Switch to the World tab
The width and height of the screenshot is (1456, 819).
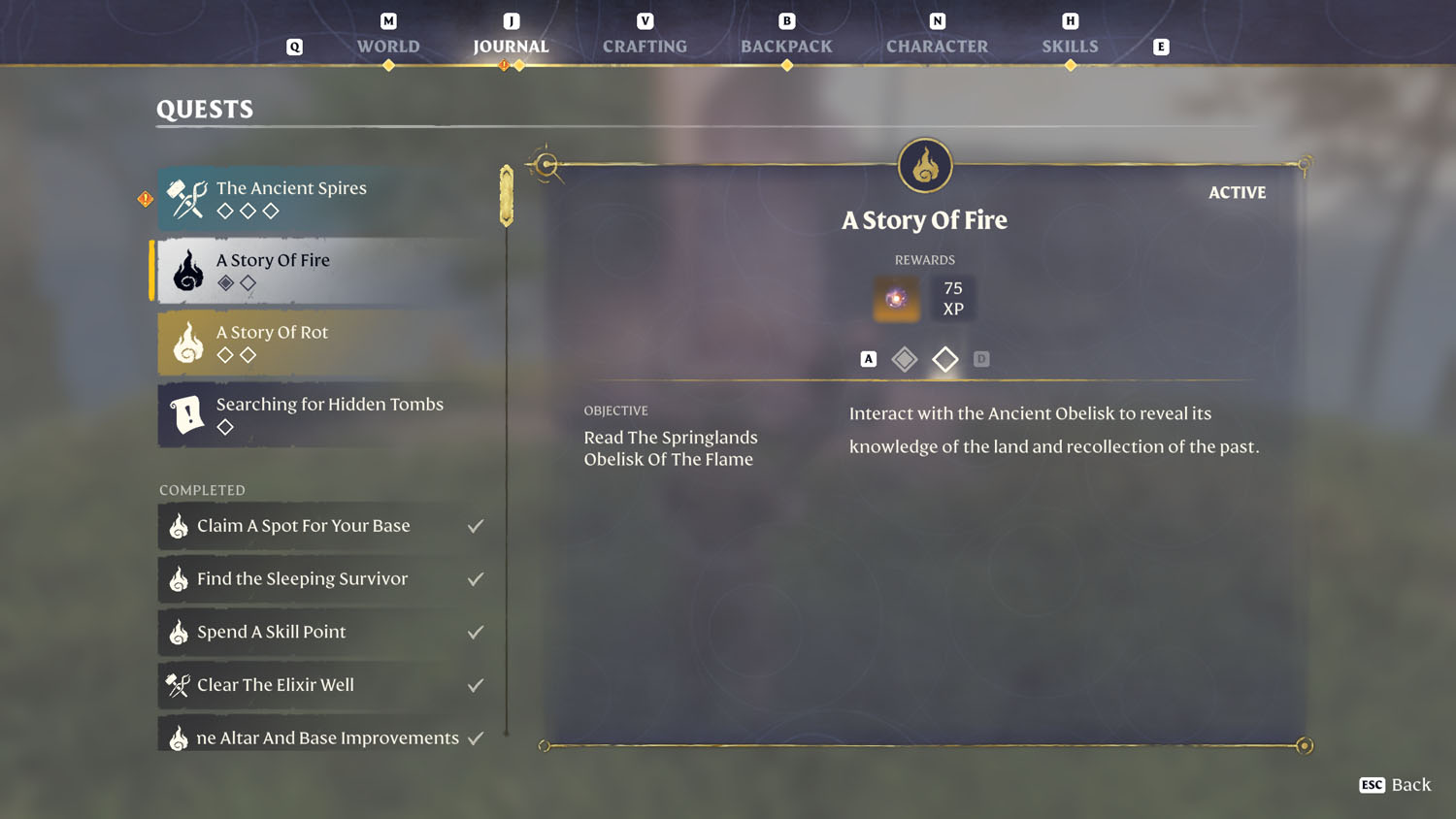[x=388, y=46]
